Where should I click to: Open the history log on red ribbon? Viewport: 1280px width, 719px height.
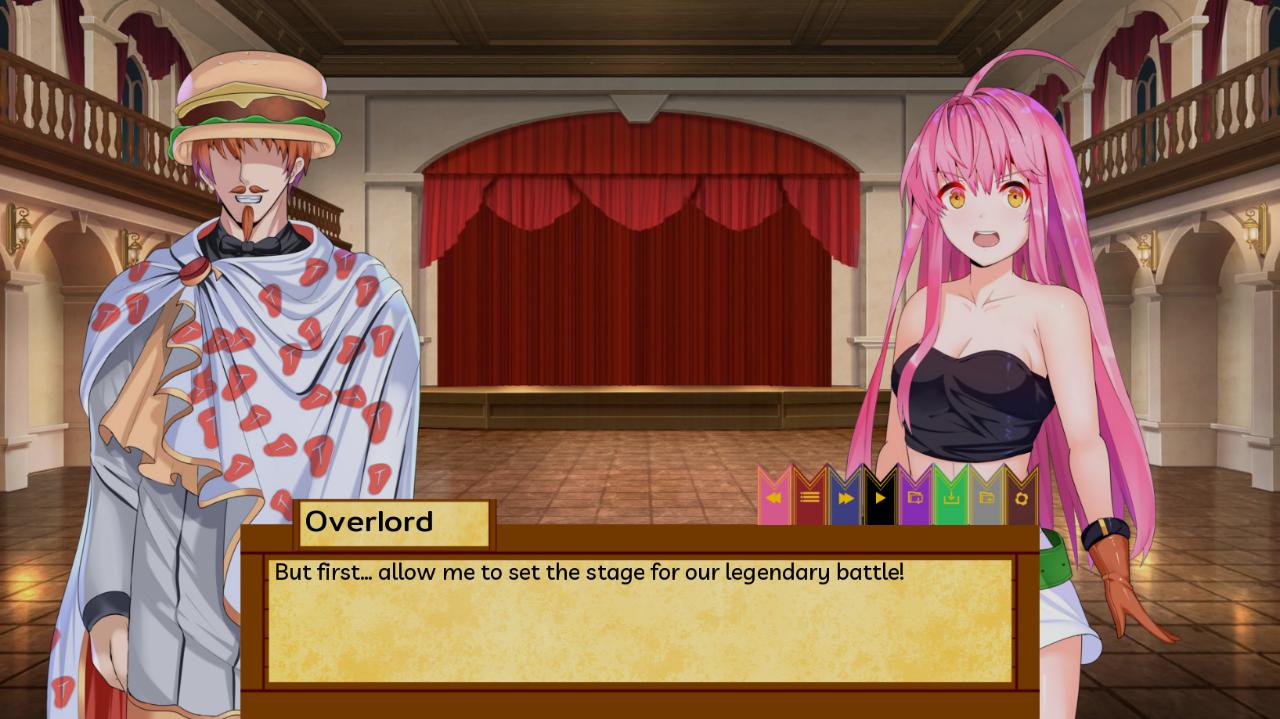pyautogui.click(x=809, y=497)
